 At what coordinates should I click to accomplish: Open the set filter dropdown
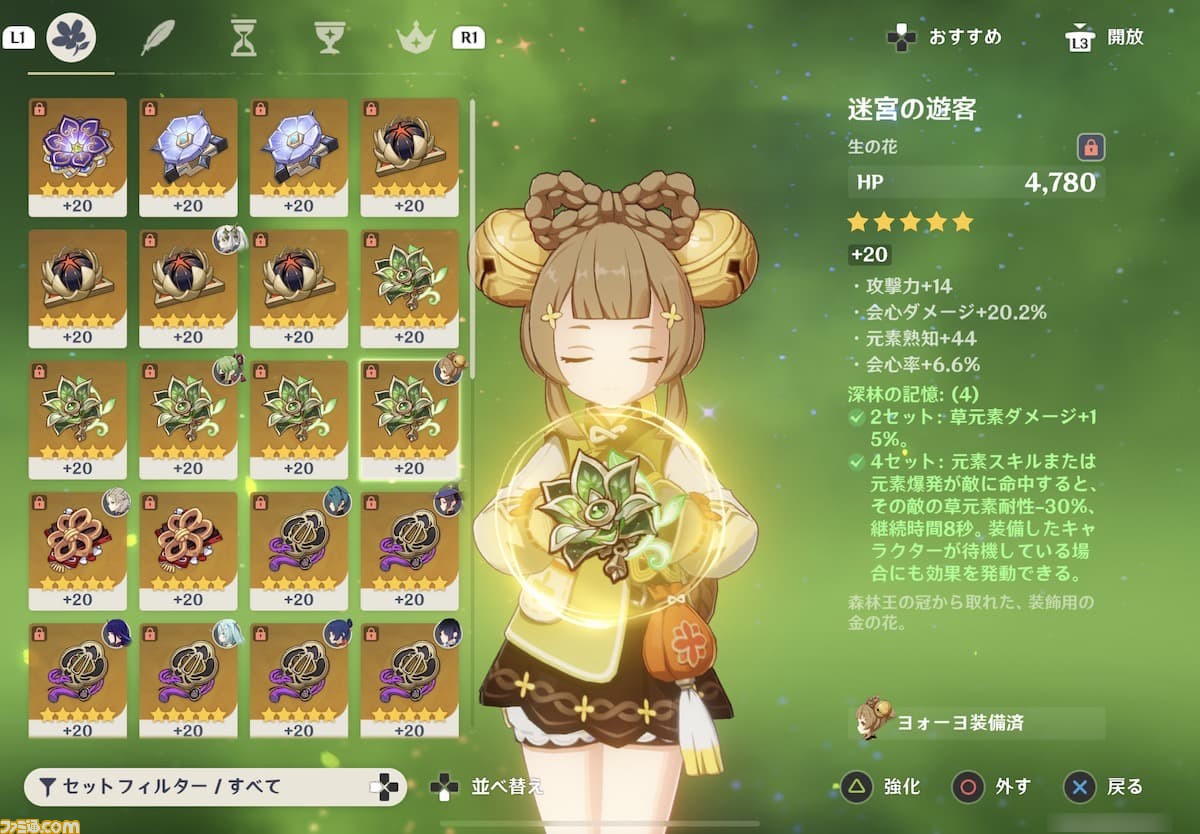[215, 787]
